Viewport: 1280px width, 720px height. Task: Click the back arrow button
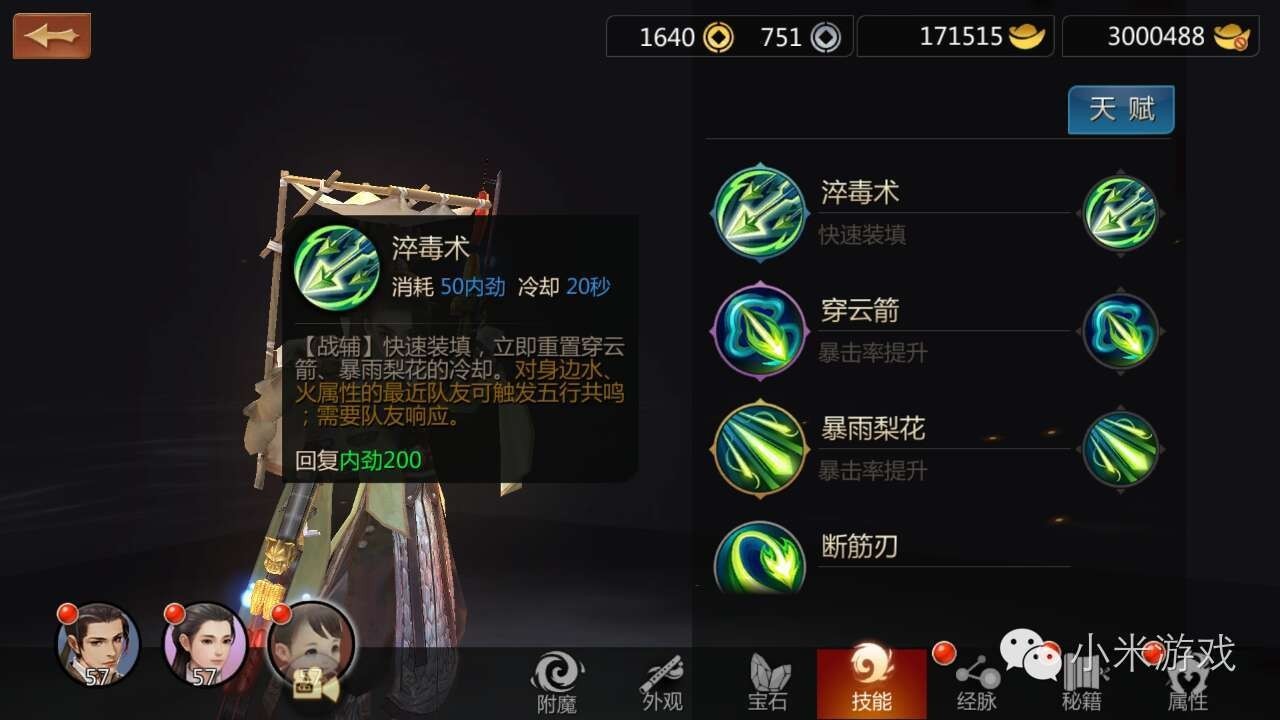[51, 36]
